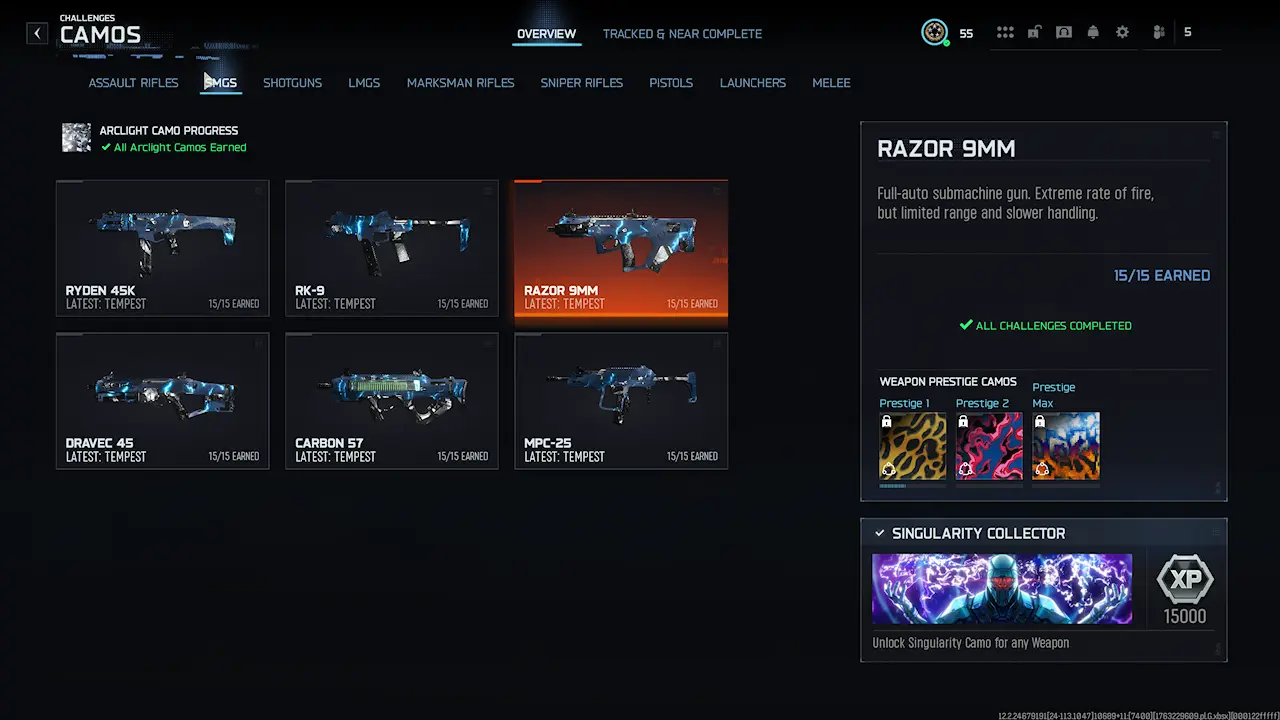Open the photo capture icon near the bell
This screenshot has width=1280, height=720.
[x=1063, y=32]
